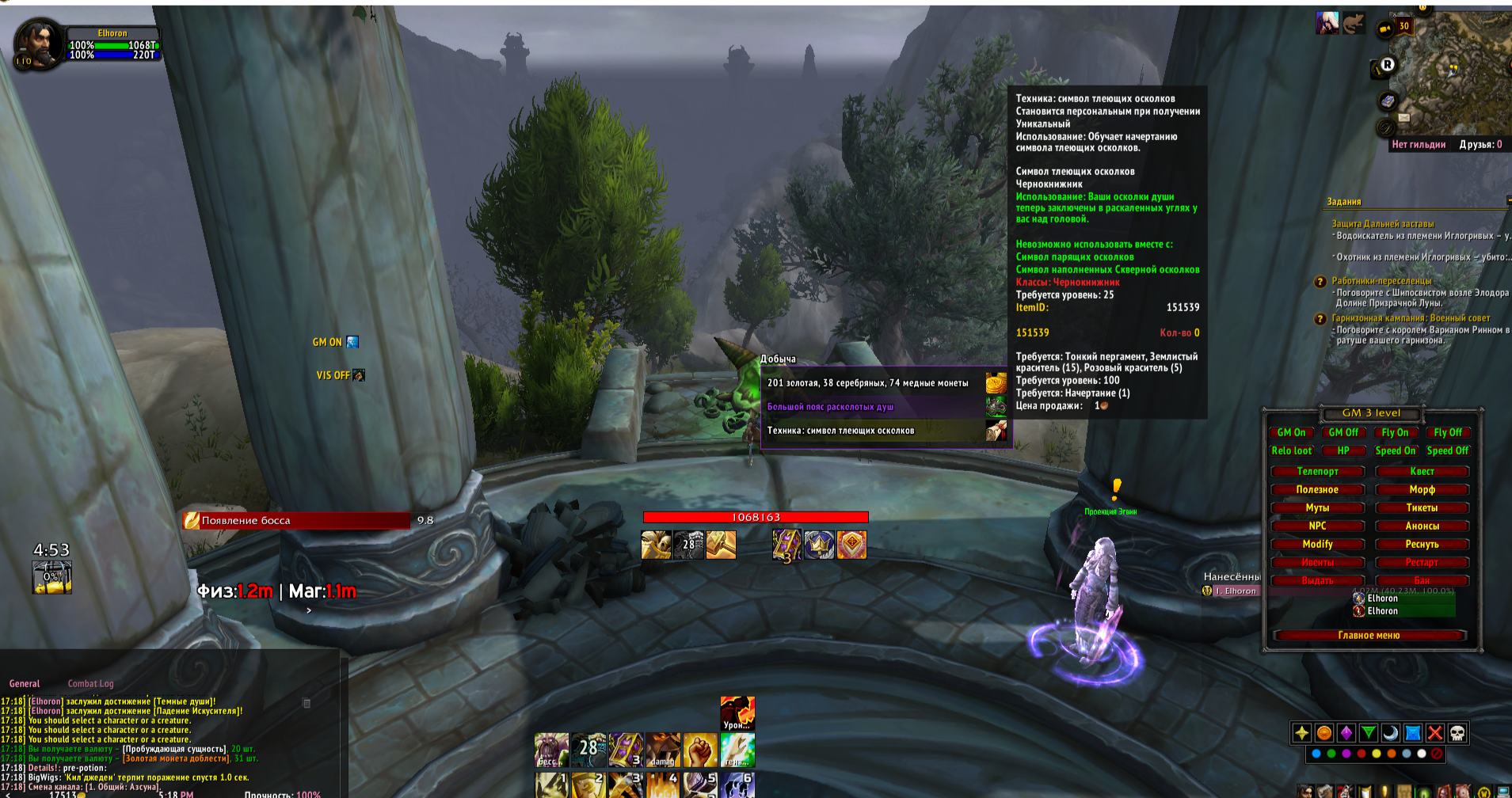Click the Бан button
Viewport: 1512px width, 798px height.
(1422, 580)
